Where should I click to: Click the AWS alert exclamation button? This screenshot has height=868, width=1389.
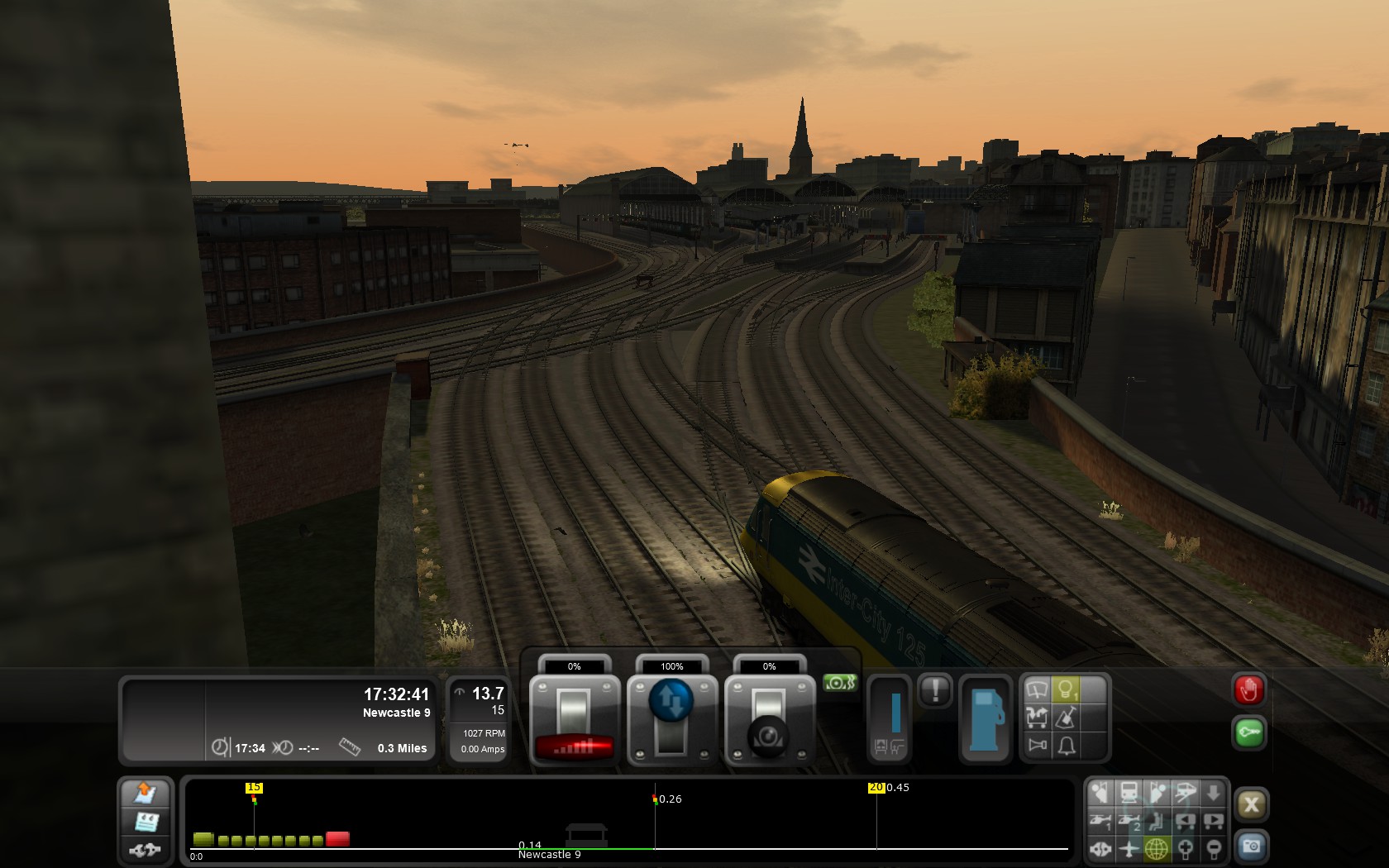[x=935, y=690]
